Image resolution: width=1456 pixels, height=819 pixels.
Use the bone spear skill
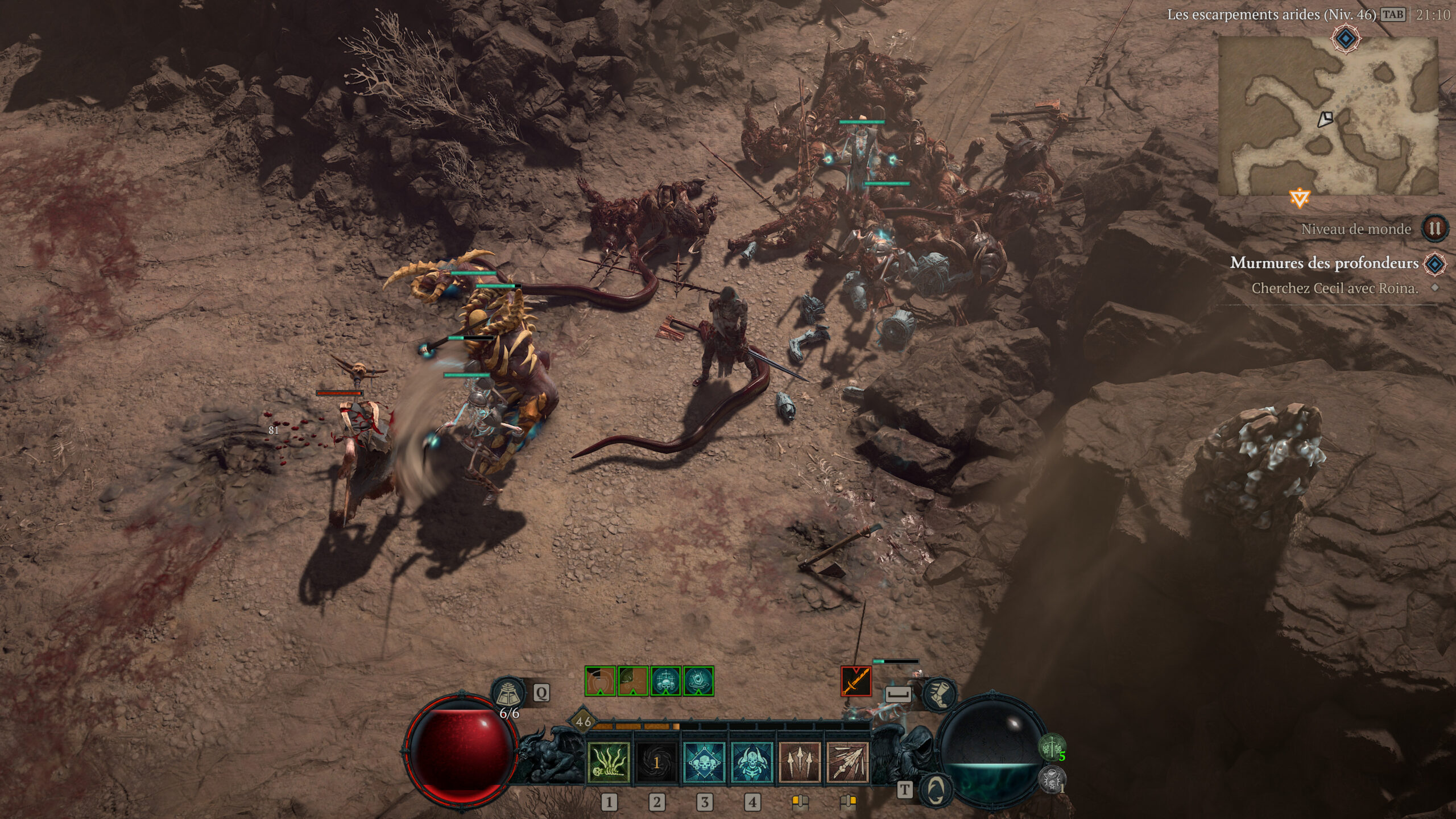pos(847,763)
